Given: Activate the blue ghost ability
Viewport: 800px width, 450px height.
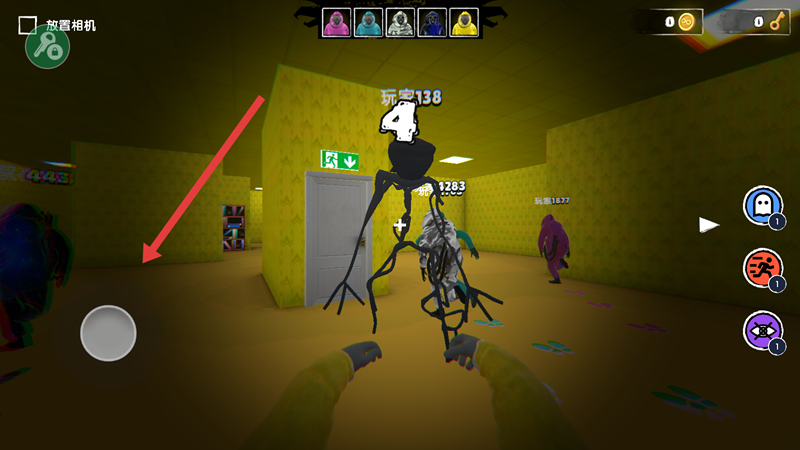Looking at the screenshot, I should tap(762, 206).
